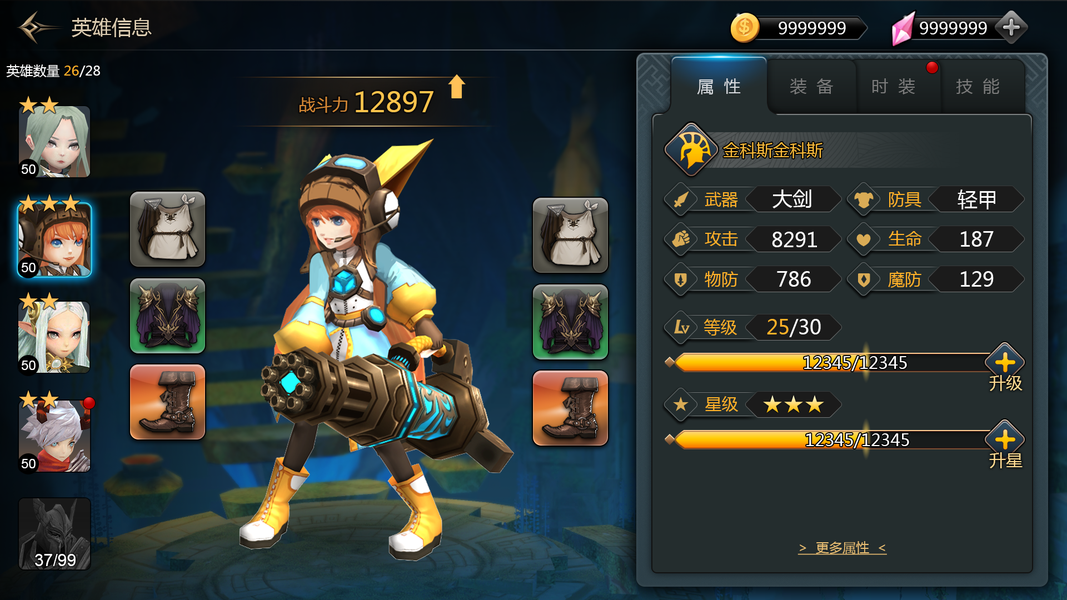Switch to the 技能 tab
This screenshot has height=600, width=1067.
977,87
